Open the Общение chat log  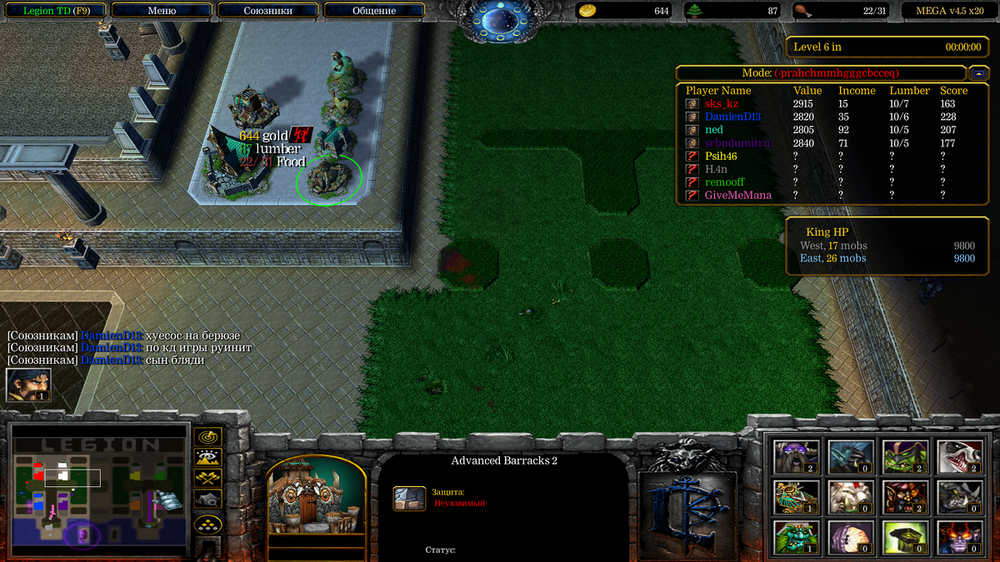click(374, 11)
